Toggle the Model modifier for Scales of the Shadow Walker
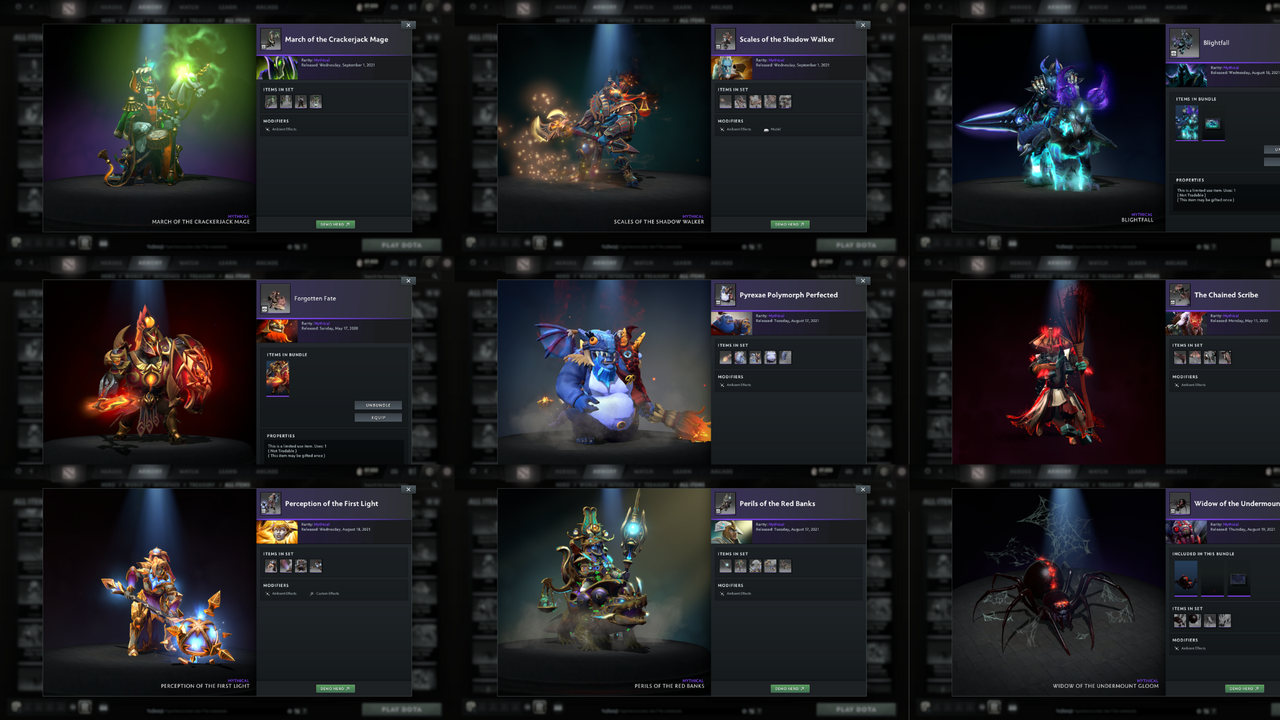Viewport: 1280px width, 720px height. pos(775,129)
